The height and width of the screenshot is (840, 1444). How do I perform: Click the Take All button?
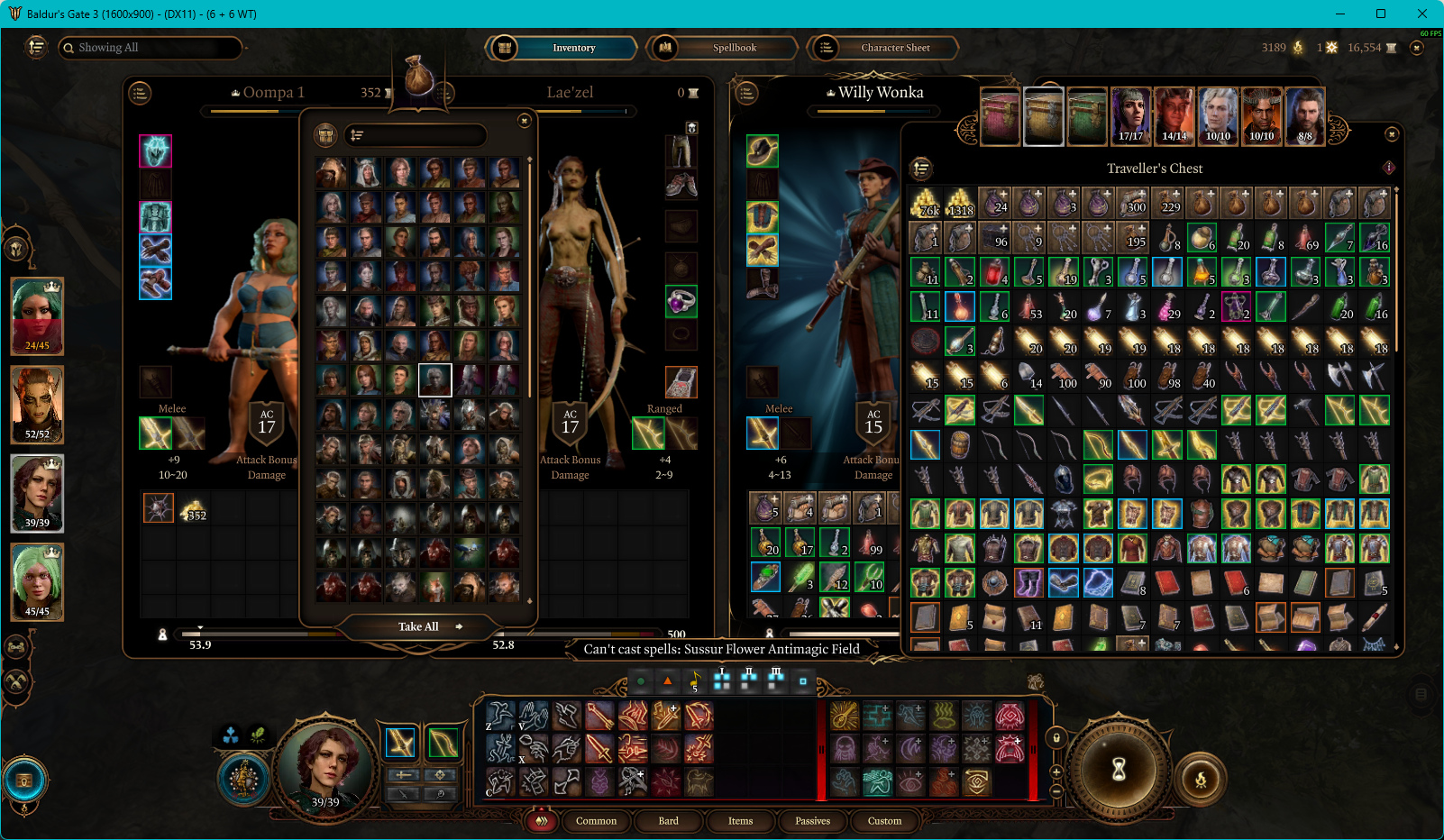[419, 626]
